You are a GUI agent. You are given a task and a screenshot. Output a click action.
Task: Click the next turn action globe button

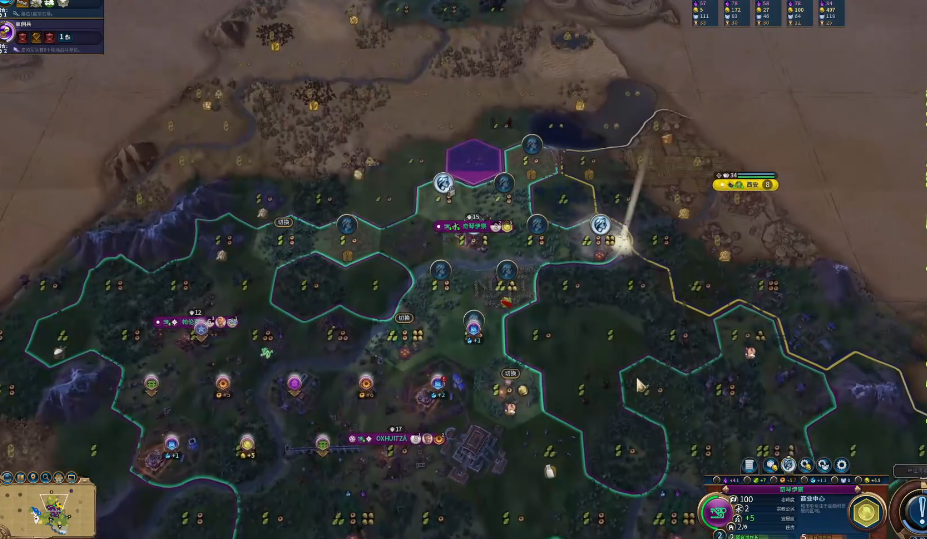(x=914, y=512)
